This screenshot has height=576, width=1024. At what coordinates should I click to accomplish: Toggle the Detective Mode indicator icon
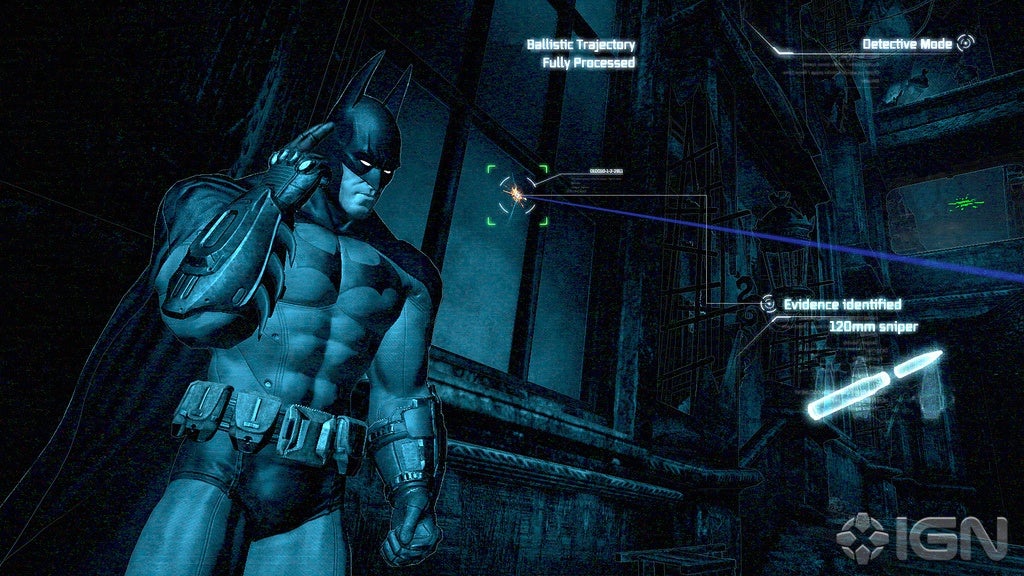coord(965,43)
